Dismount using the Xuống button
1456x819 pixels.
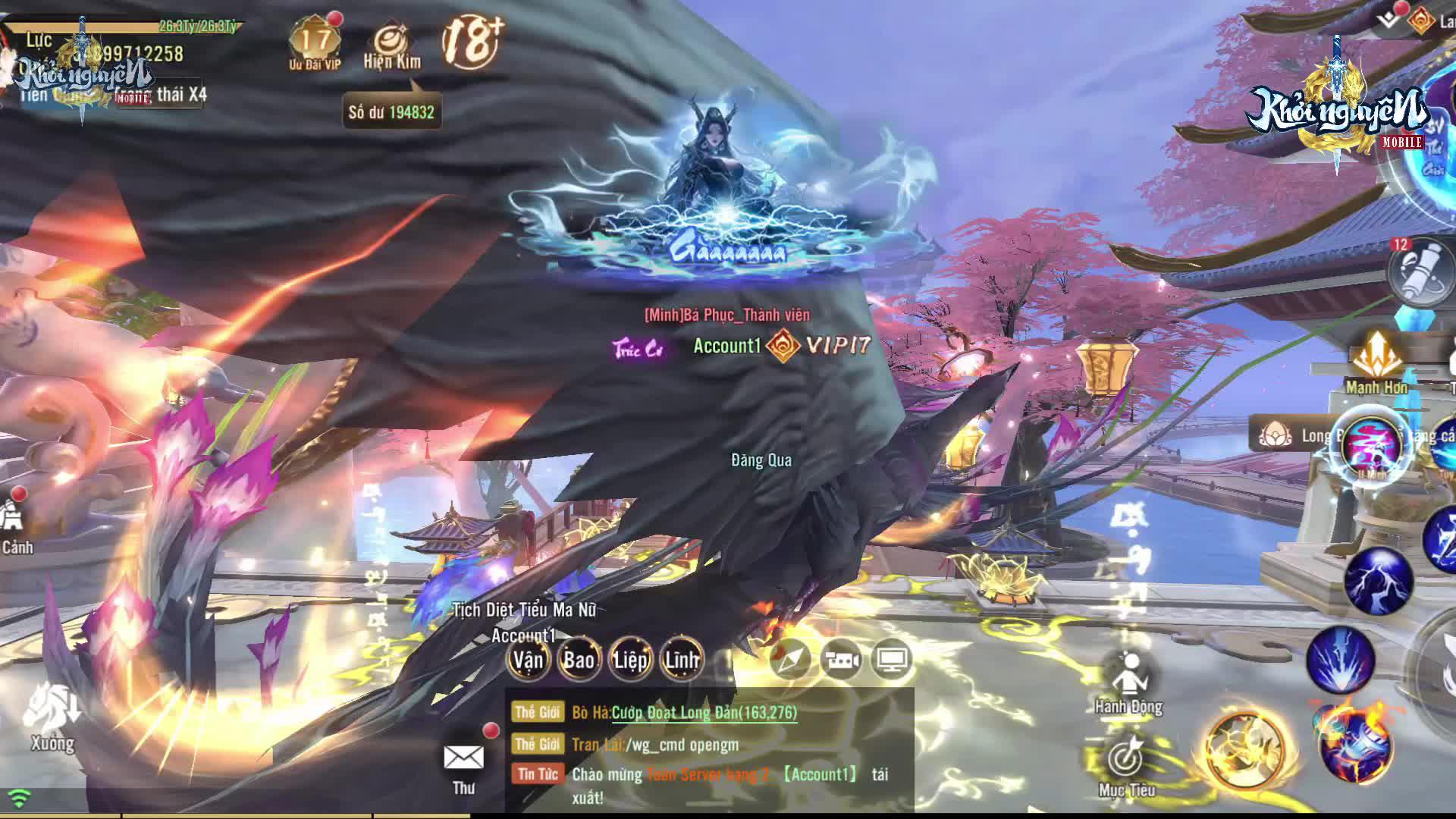(x=53, y=717)
